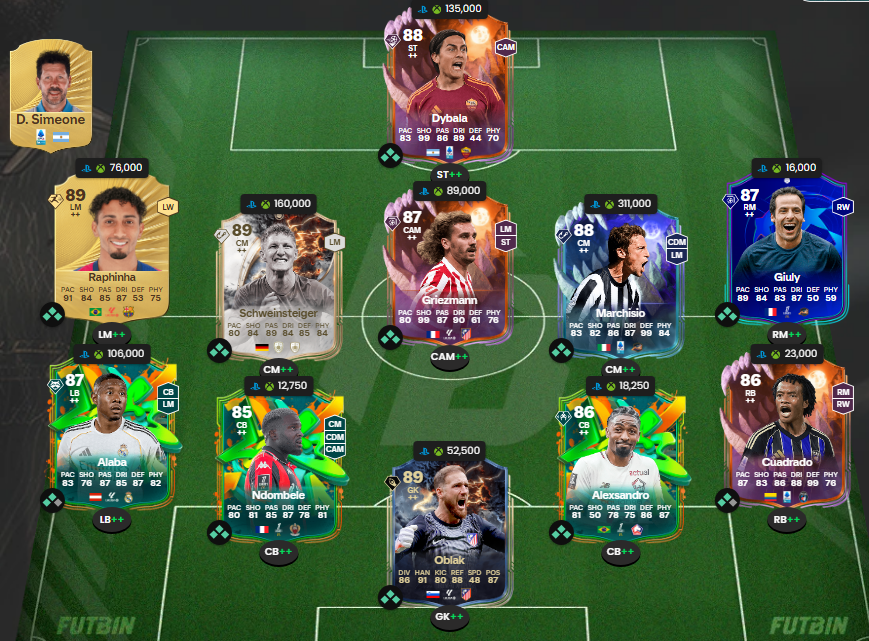Click the LB++ position label
Viewport: 869px width, 641px height.
(x=112, y=519)
